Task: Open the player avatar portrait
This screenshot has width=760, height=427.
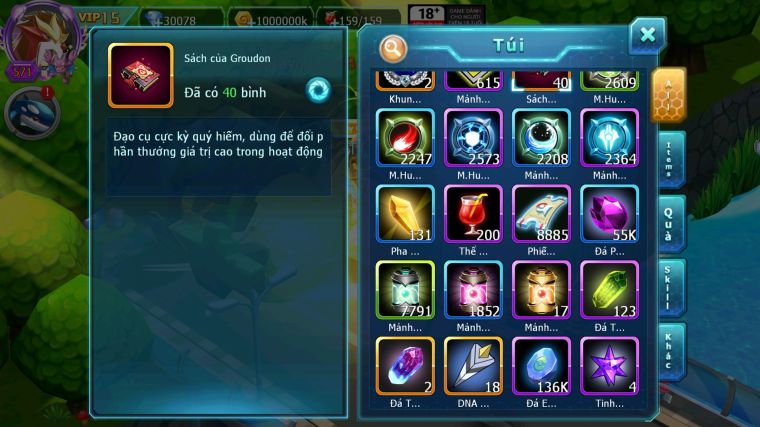Action: (36, 37)
